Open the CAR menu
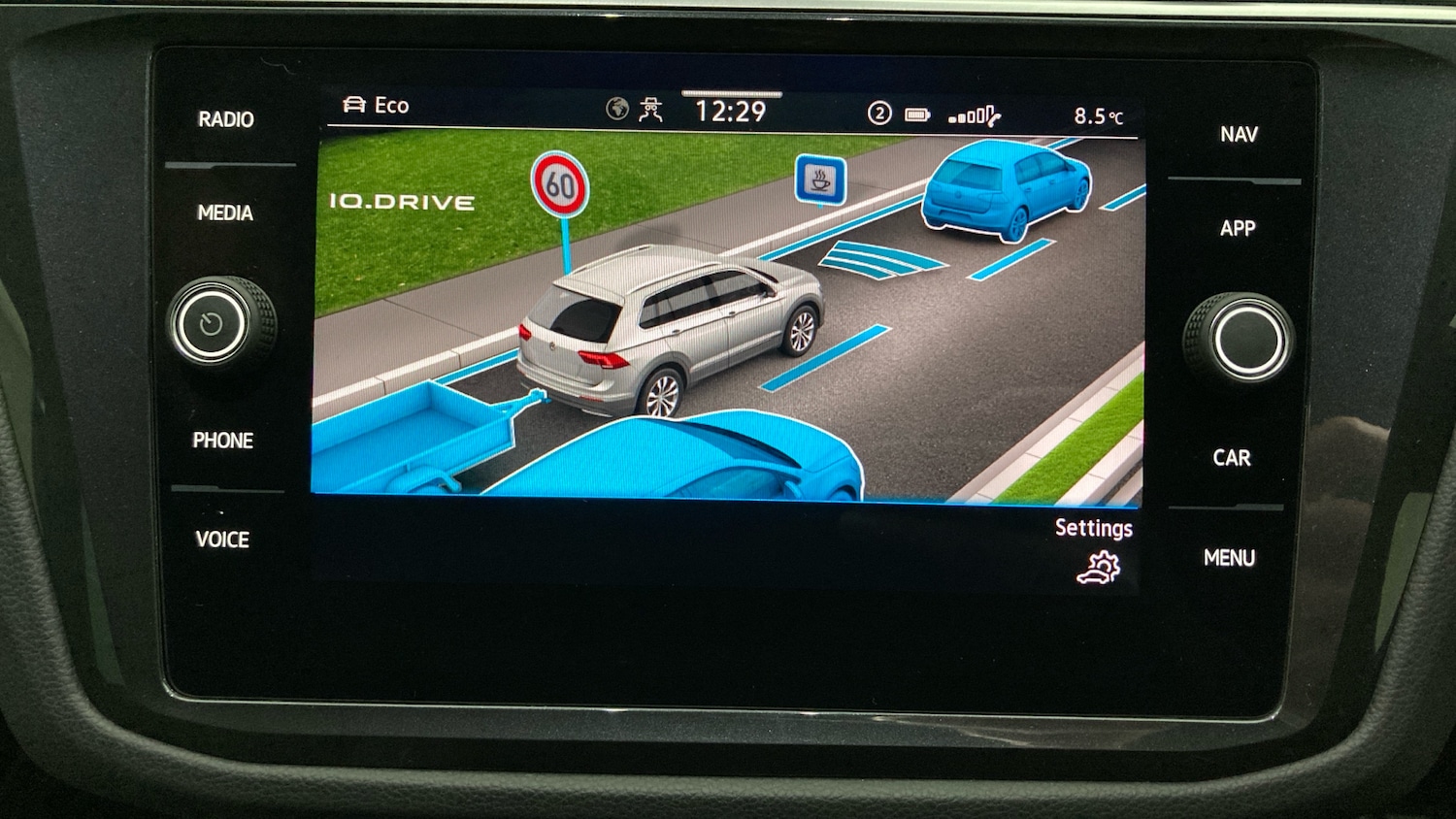The width and height of the screenshot is (1456, 819). (1231, 457)
